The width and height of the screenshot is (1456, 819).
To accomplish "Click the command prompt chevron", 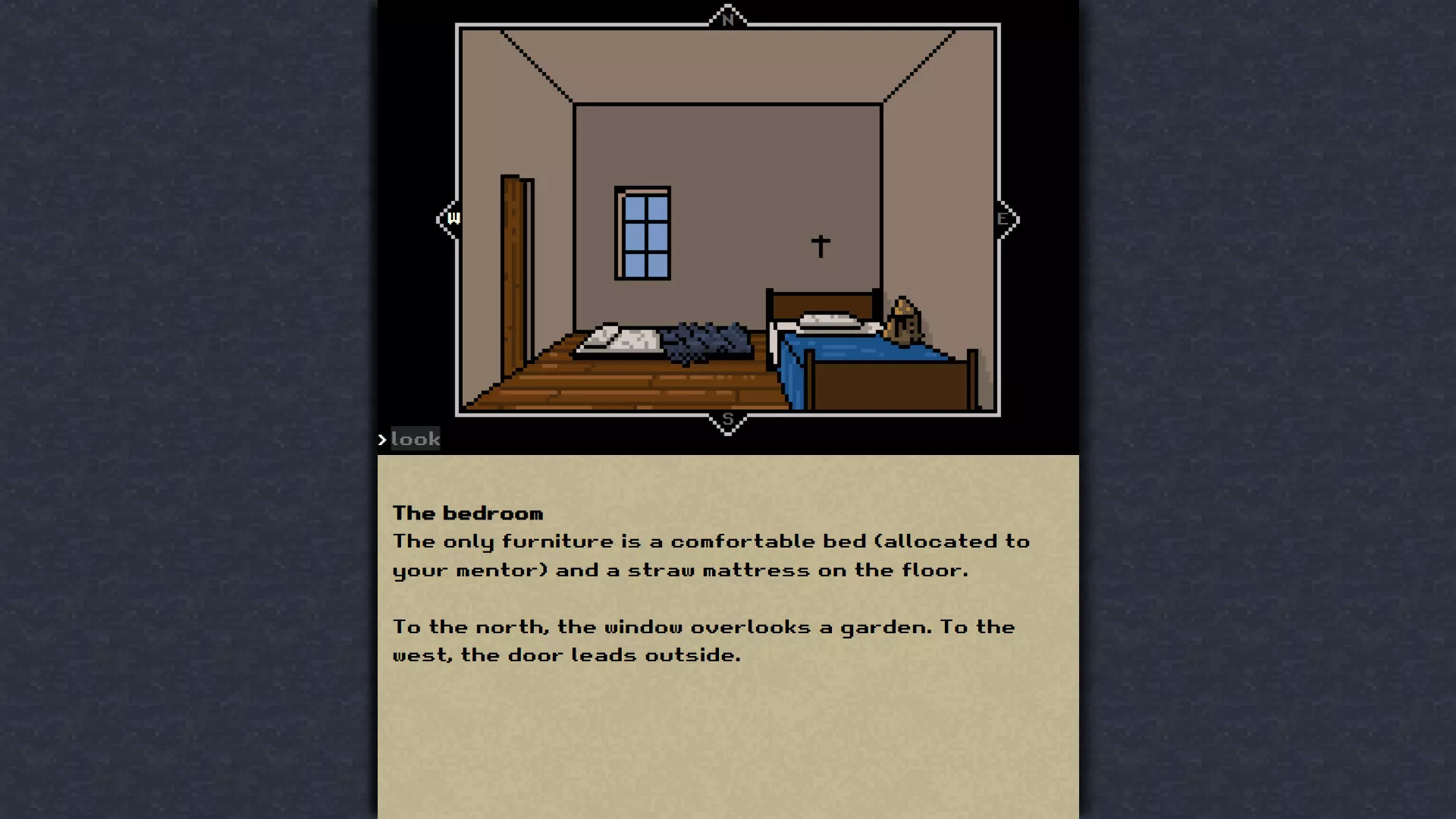I will click(381, 438).
